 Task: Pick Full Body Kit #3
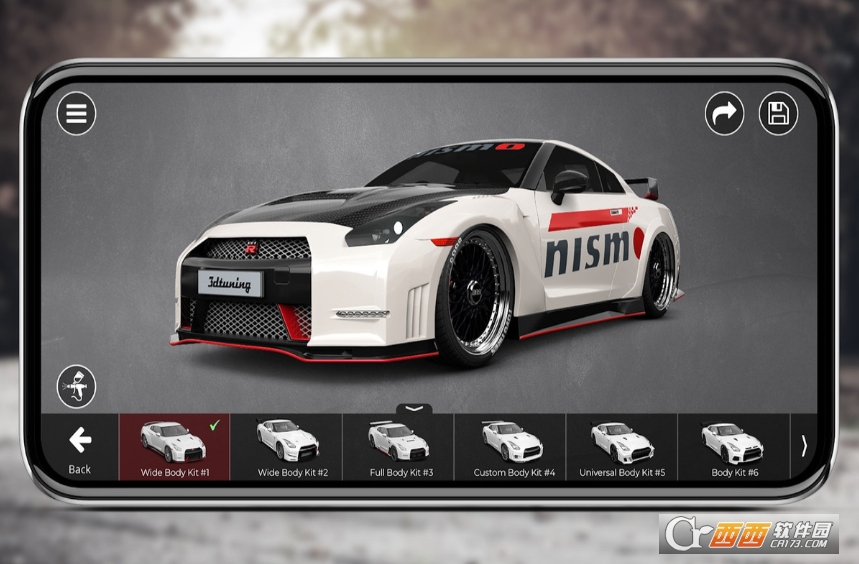pyautogui.click(x=399, y=447)
